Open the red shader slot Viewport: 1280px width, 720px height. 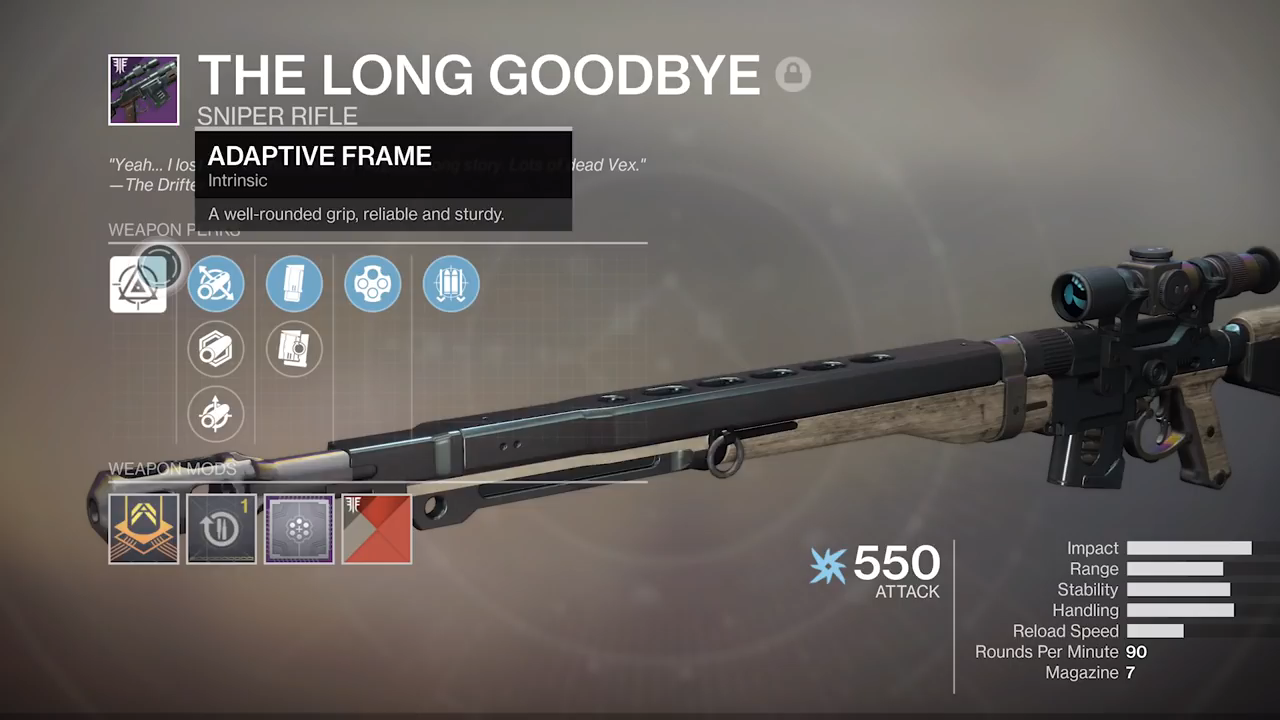(x=377, y=529)
